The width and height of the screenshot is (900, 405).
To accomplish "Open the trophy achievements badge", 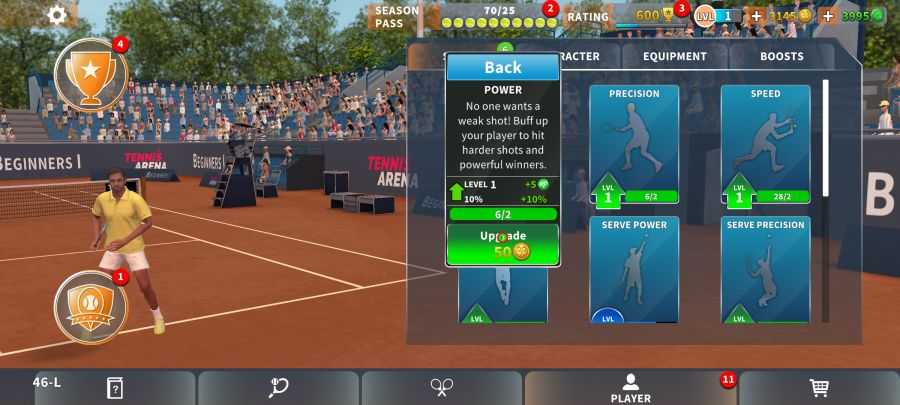I will (91, 74).
